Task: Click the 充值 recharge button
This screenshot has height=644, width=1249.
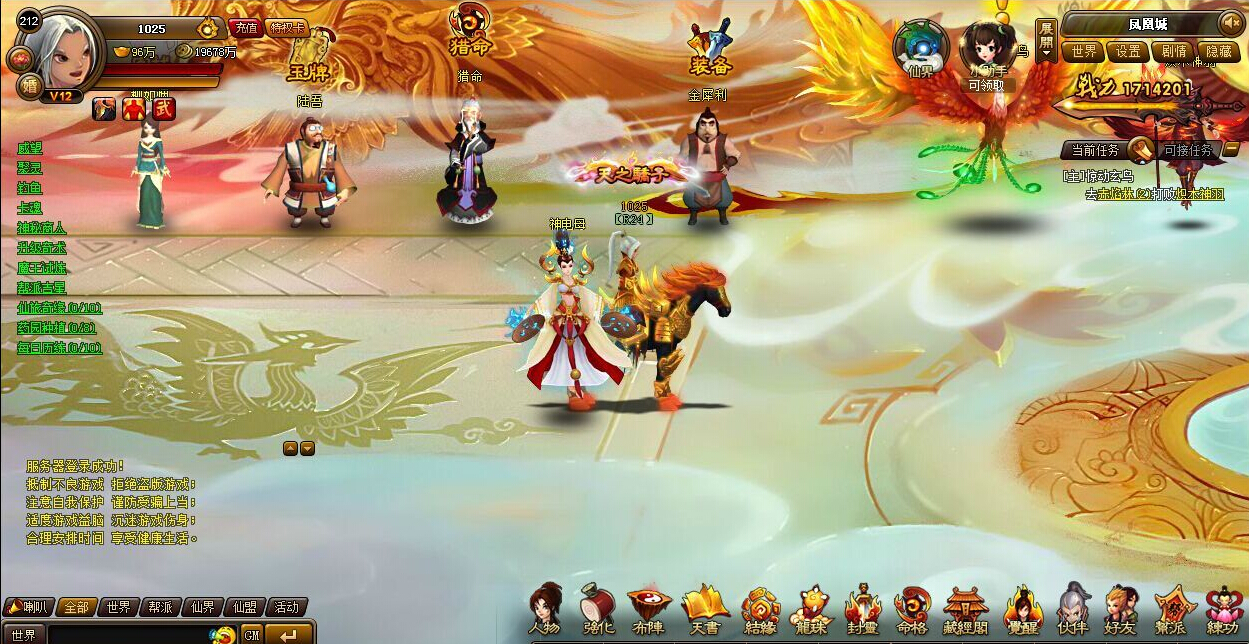Action: point(244,28)
